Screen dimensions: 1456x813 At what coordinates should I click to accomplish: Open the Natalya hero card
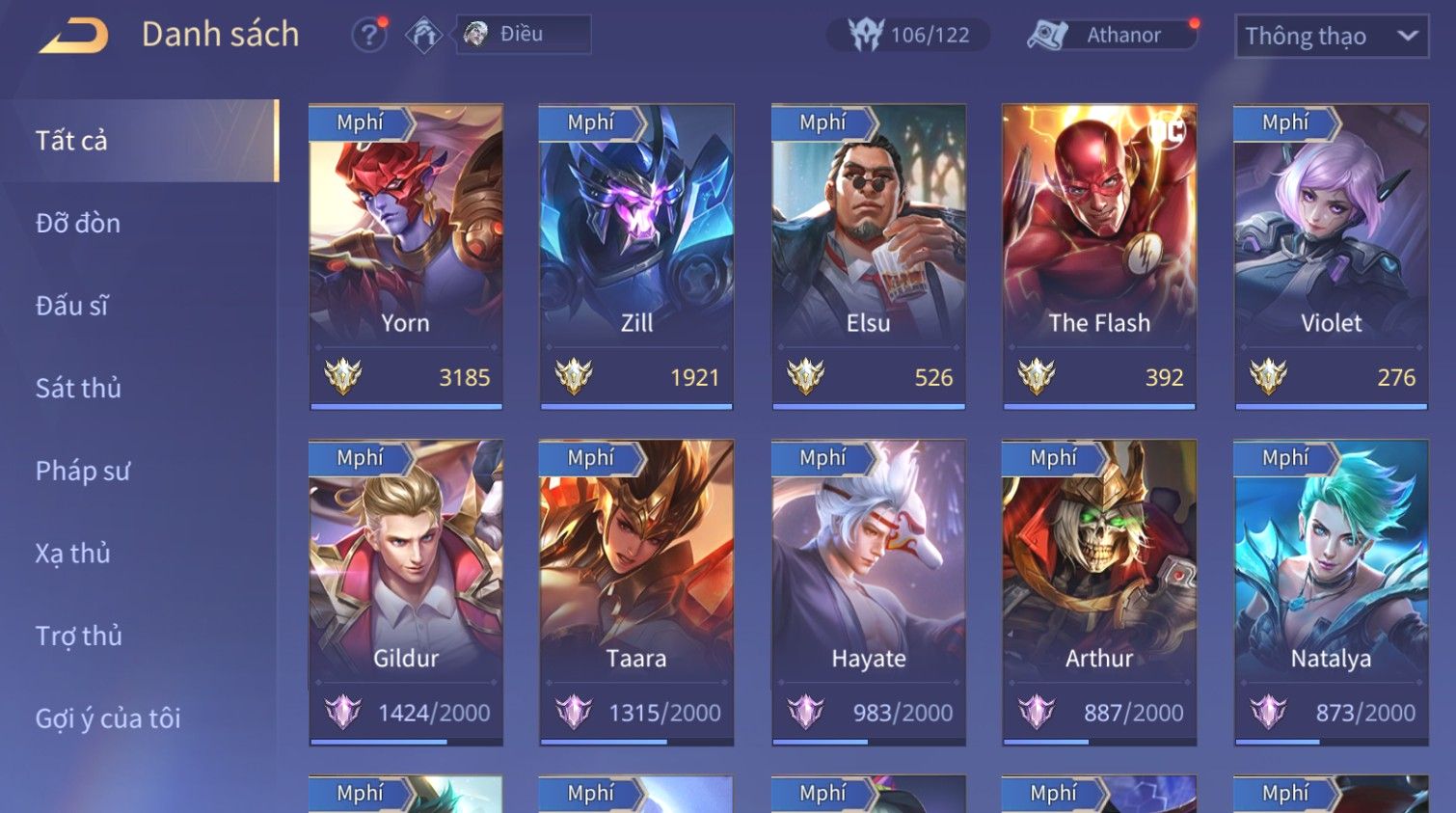[x=1331, y=592]
